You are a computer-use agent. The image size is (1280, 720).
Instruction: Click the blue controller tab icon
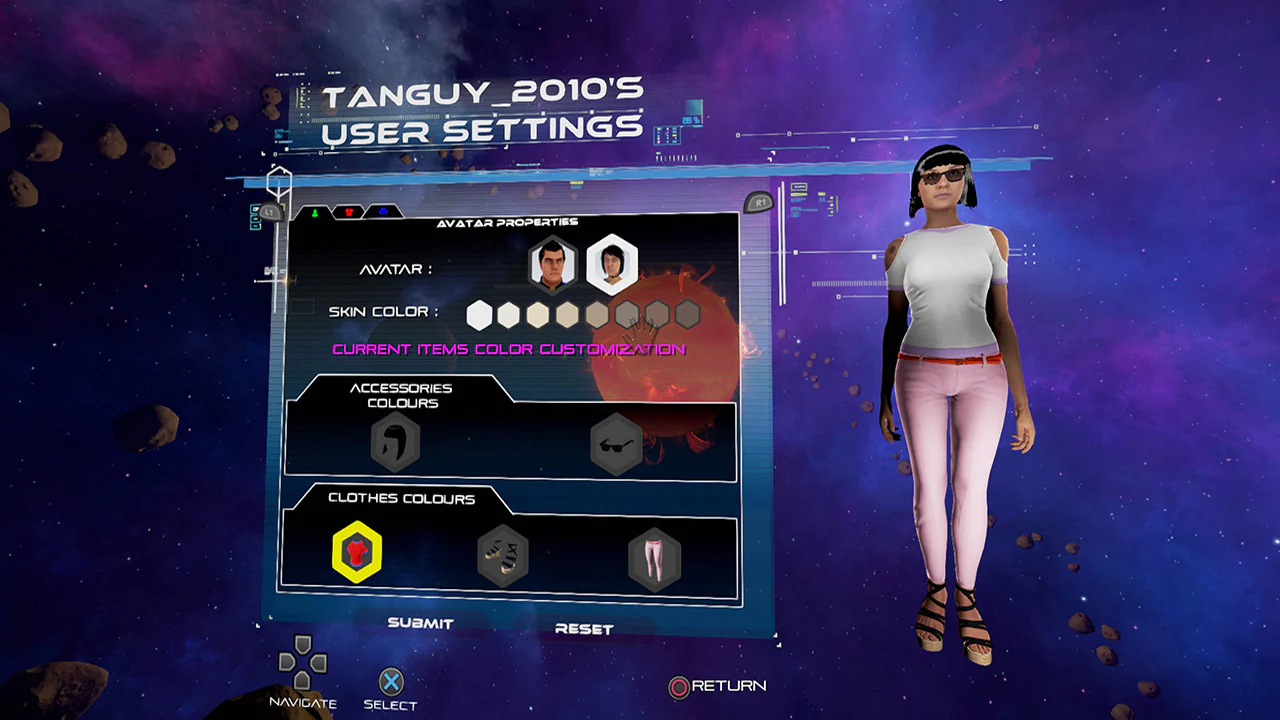(382, 211)
